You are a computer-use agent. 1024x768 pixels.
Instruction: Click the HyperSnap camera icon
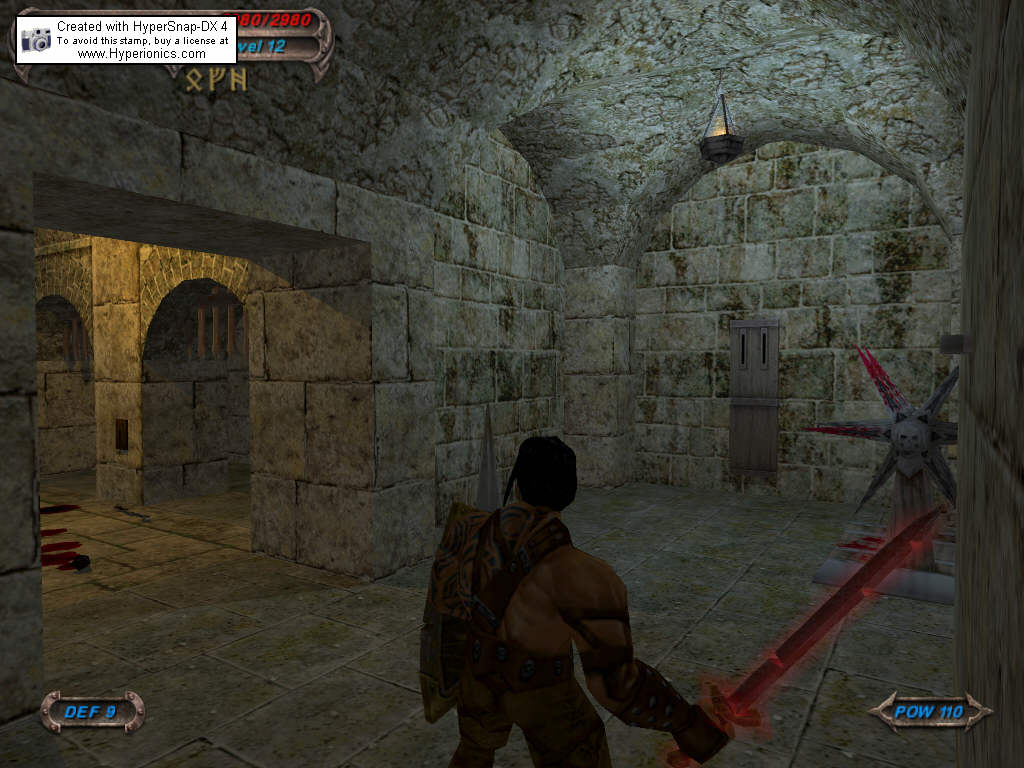[x=36, y=39]
